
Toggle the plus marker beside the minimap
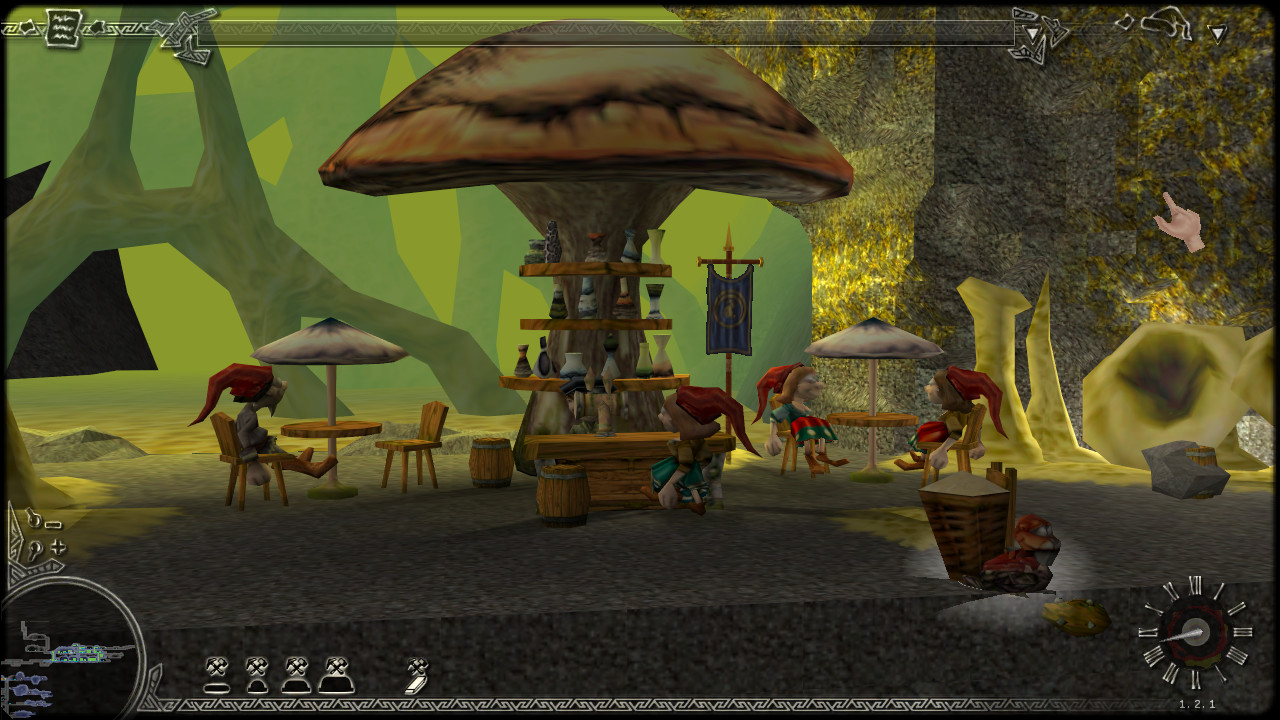pyautogui.click(x=59, y=548)
